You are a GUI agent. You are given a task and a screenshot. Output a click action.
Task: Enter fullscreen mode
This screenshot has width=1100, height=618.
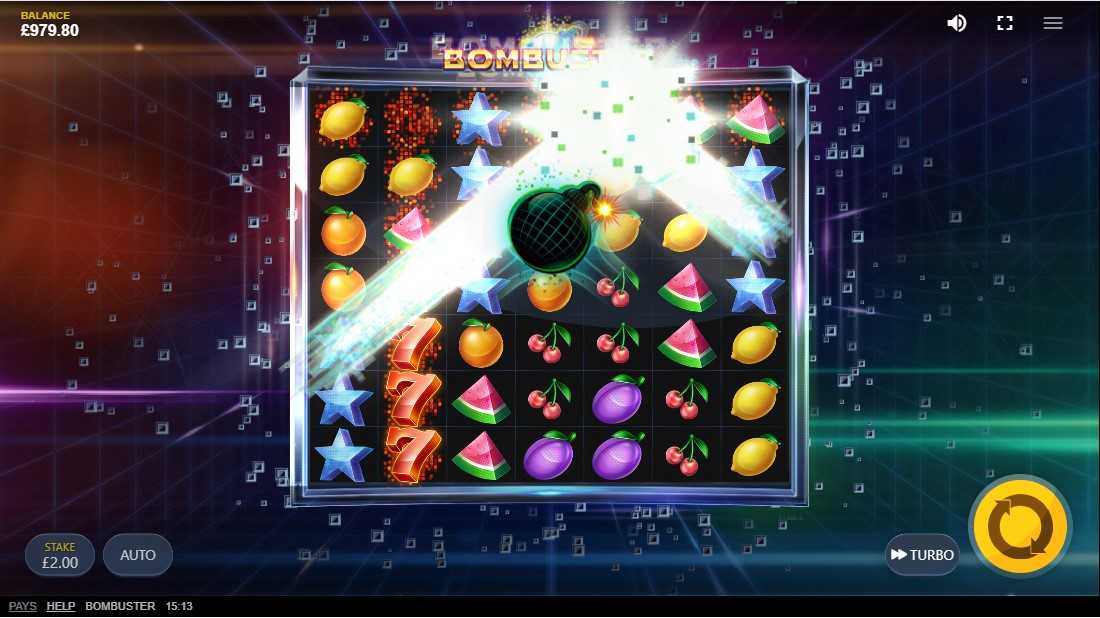coord(1005,23)
